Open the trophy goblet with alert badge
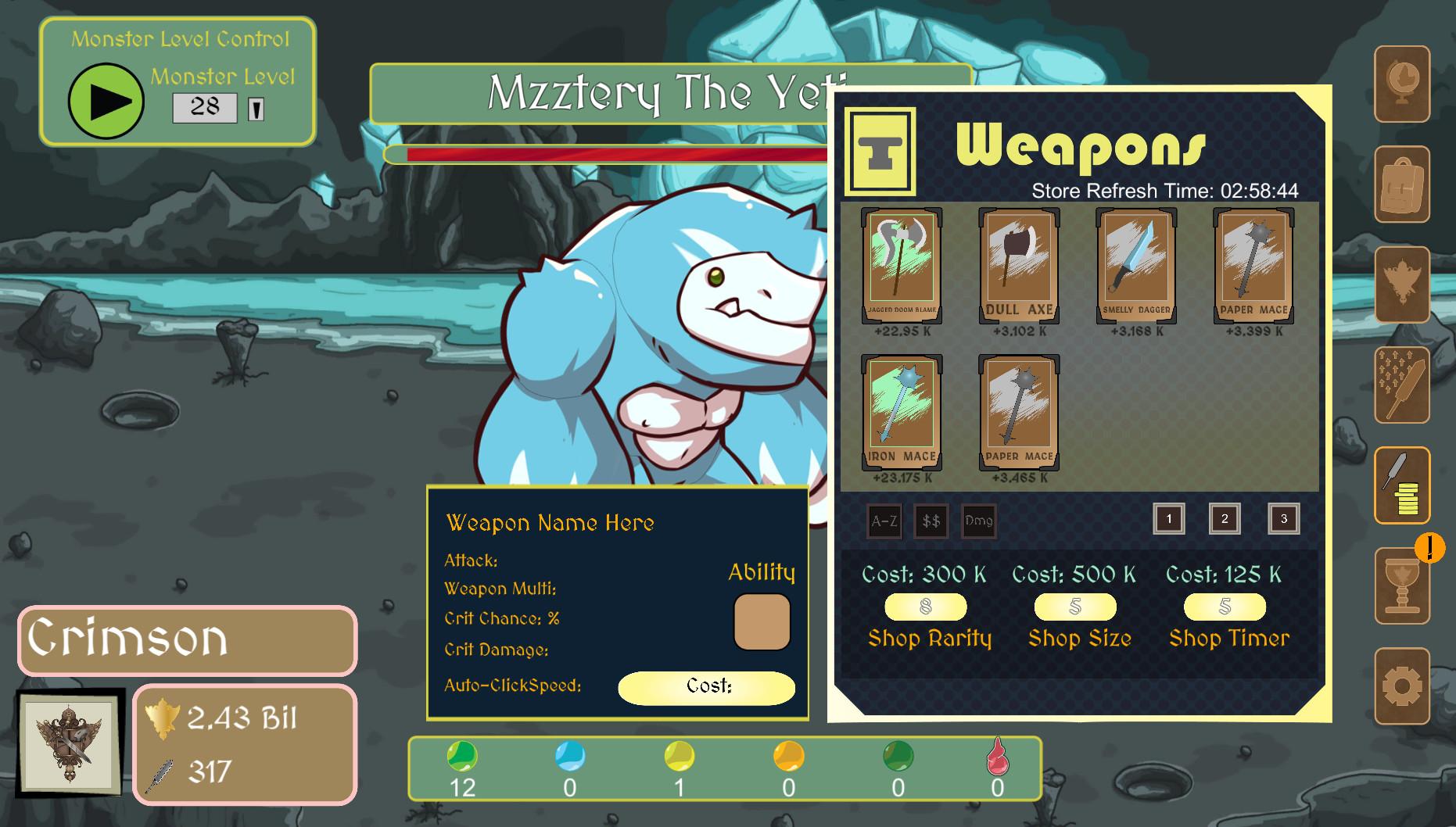 tap(1402, 586)
